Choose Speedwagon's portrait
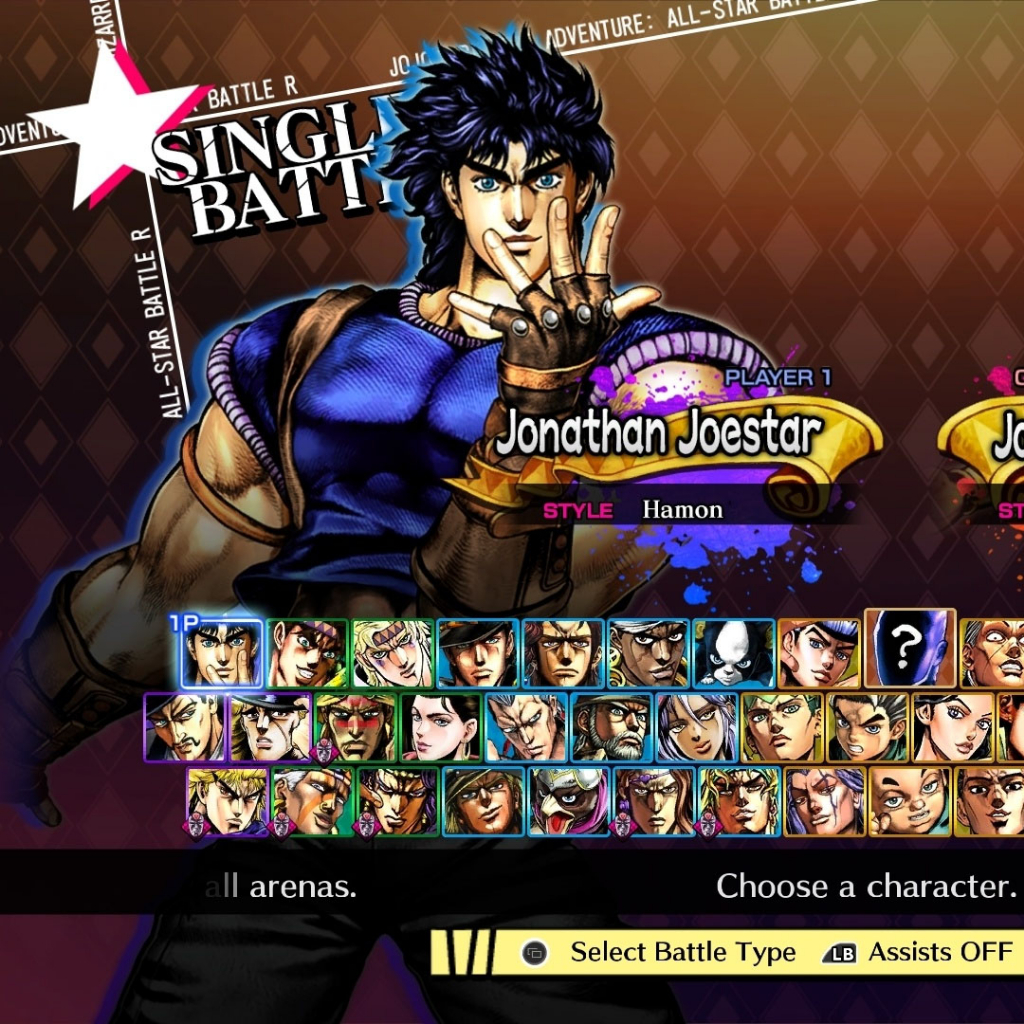This screenshot has width=1024, height=1024. point(270,727)
